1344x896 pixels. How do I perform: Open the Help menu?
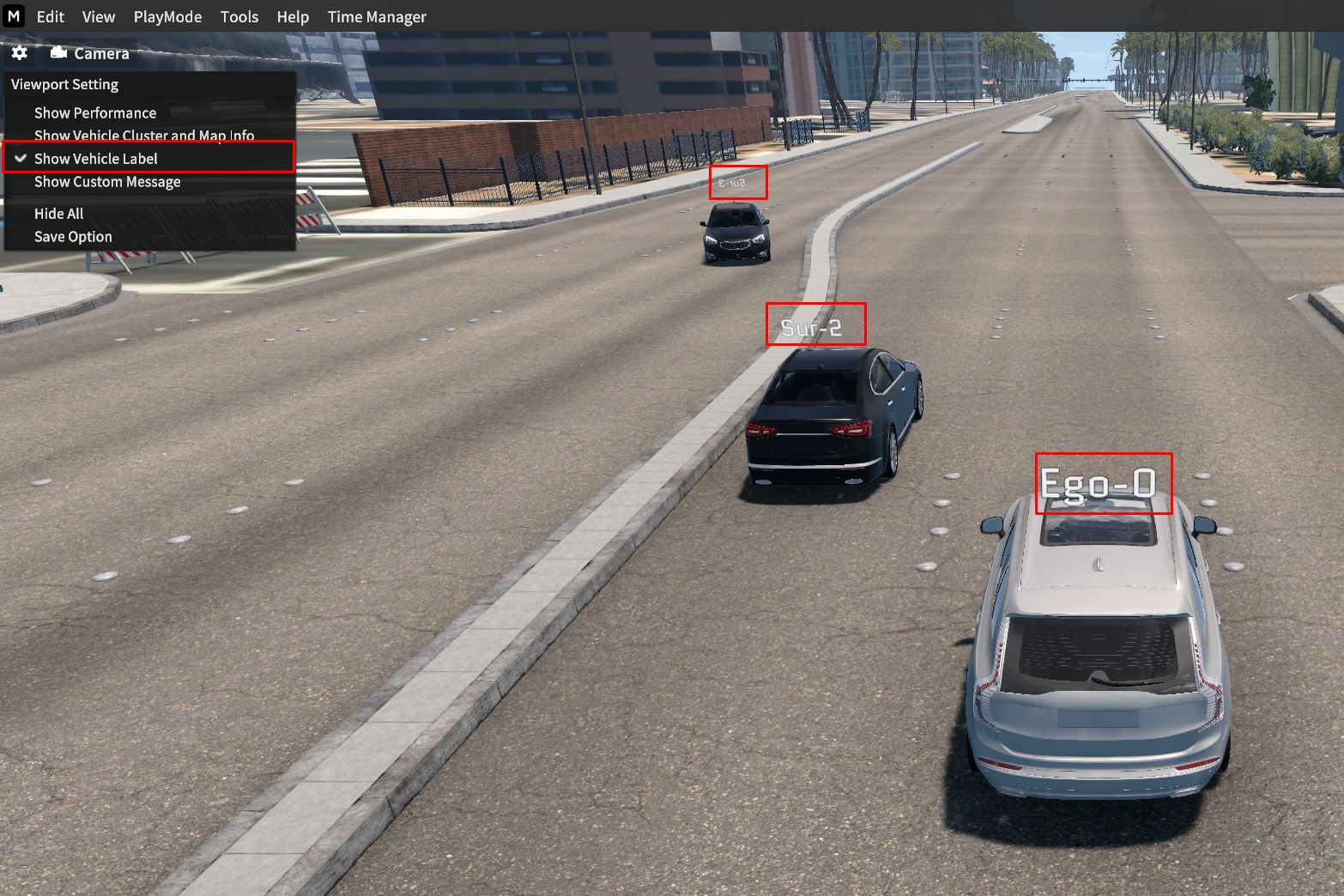293,17
